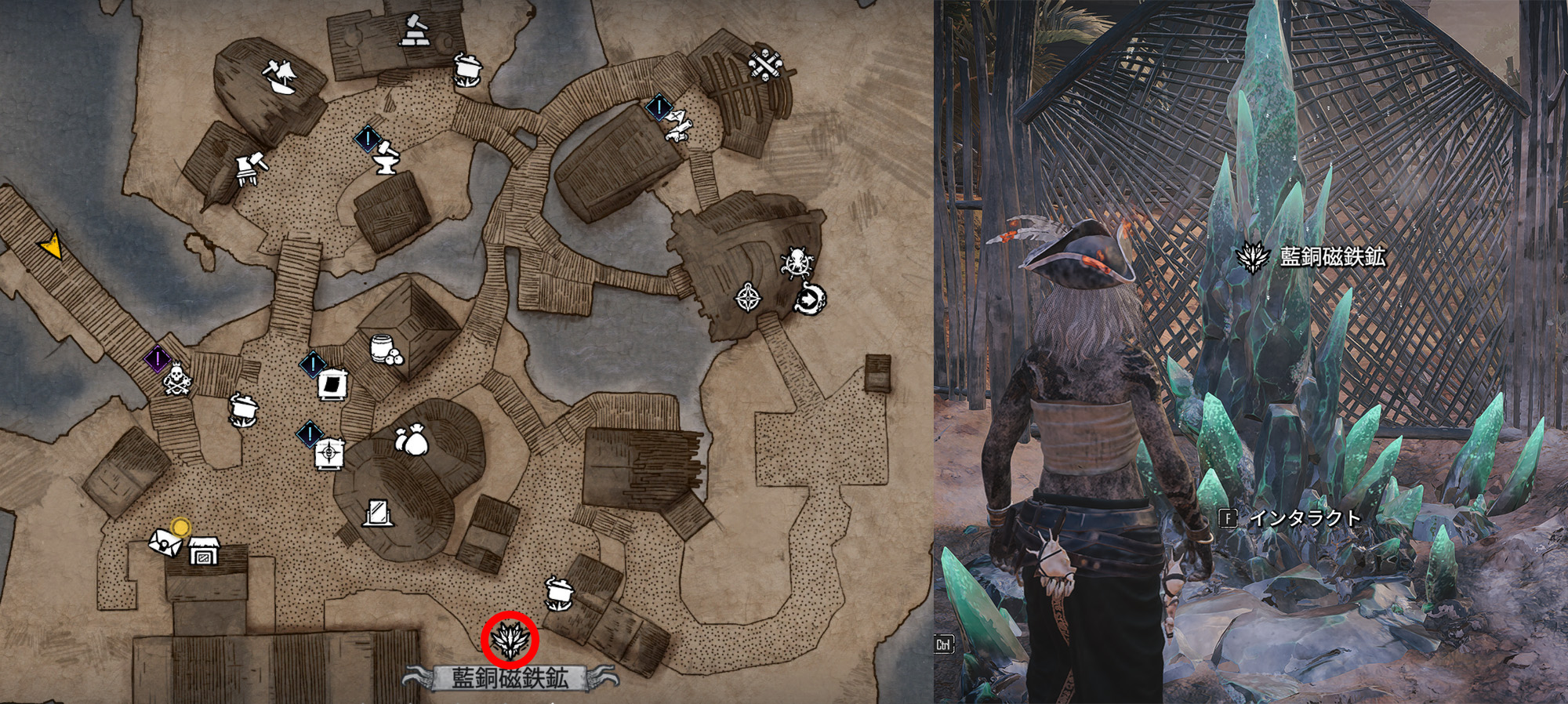This screenshot has width=1568, height=704.
Task: Click the gavel auction marker on map
Action: point(416,31)
